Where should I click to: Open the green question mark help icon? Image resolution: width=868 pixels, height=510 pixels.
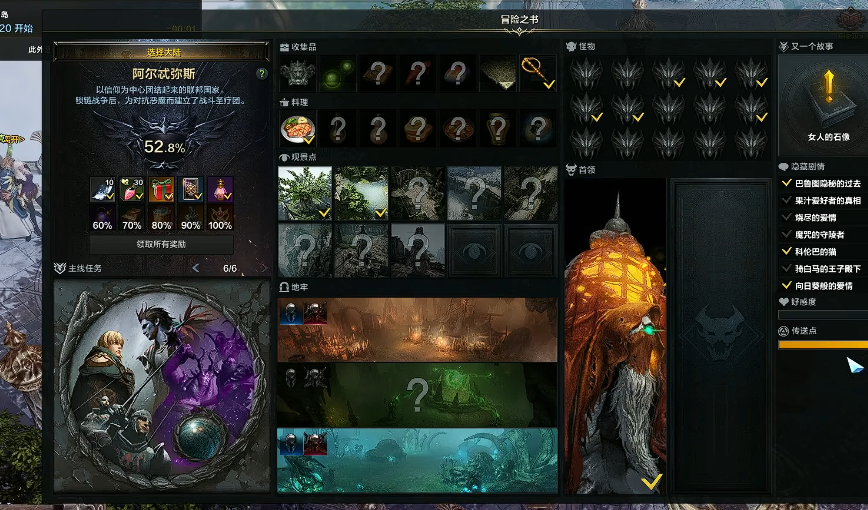[262, 74]
